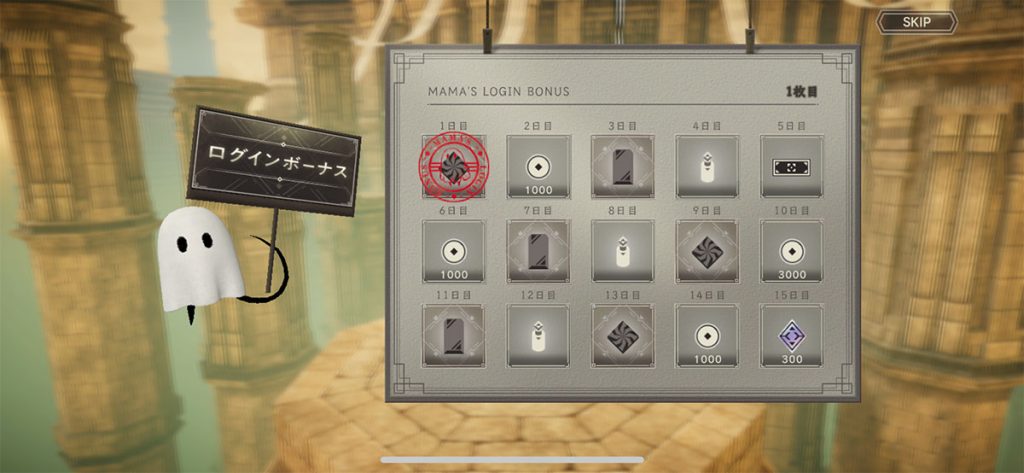This screenshot has width=1024, height=473.
Task: Choose the day 7 ticket reward
Action: pos(538,251)
